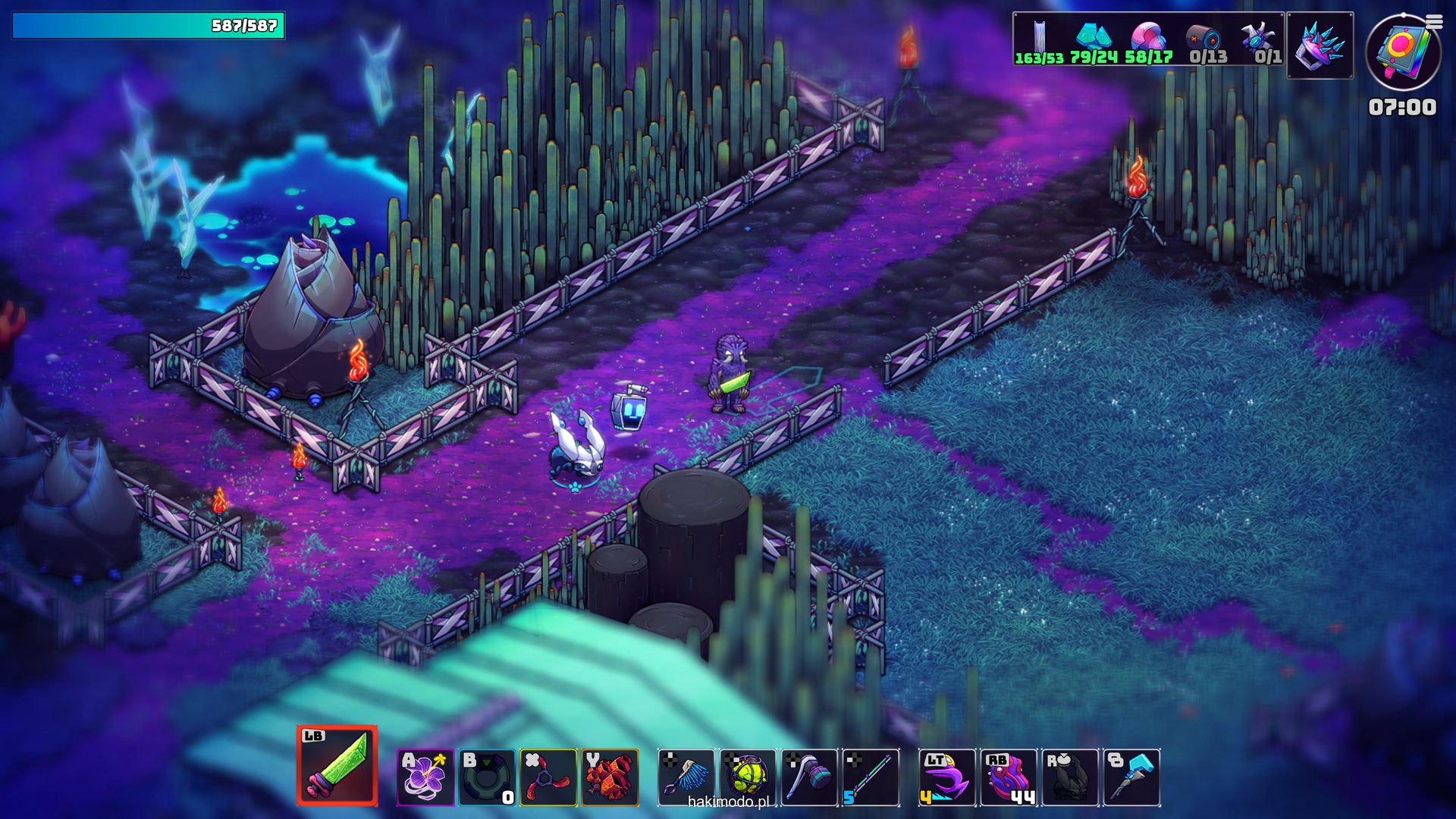Image resolution: width=1456 pixels, height=819 pixels.
Task: Select the long fishing rod slot
Action: [x=871, y=777]
